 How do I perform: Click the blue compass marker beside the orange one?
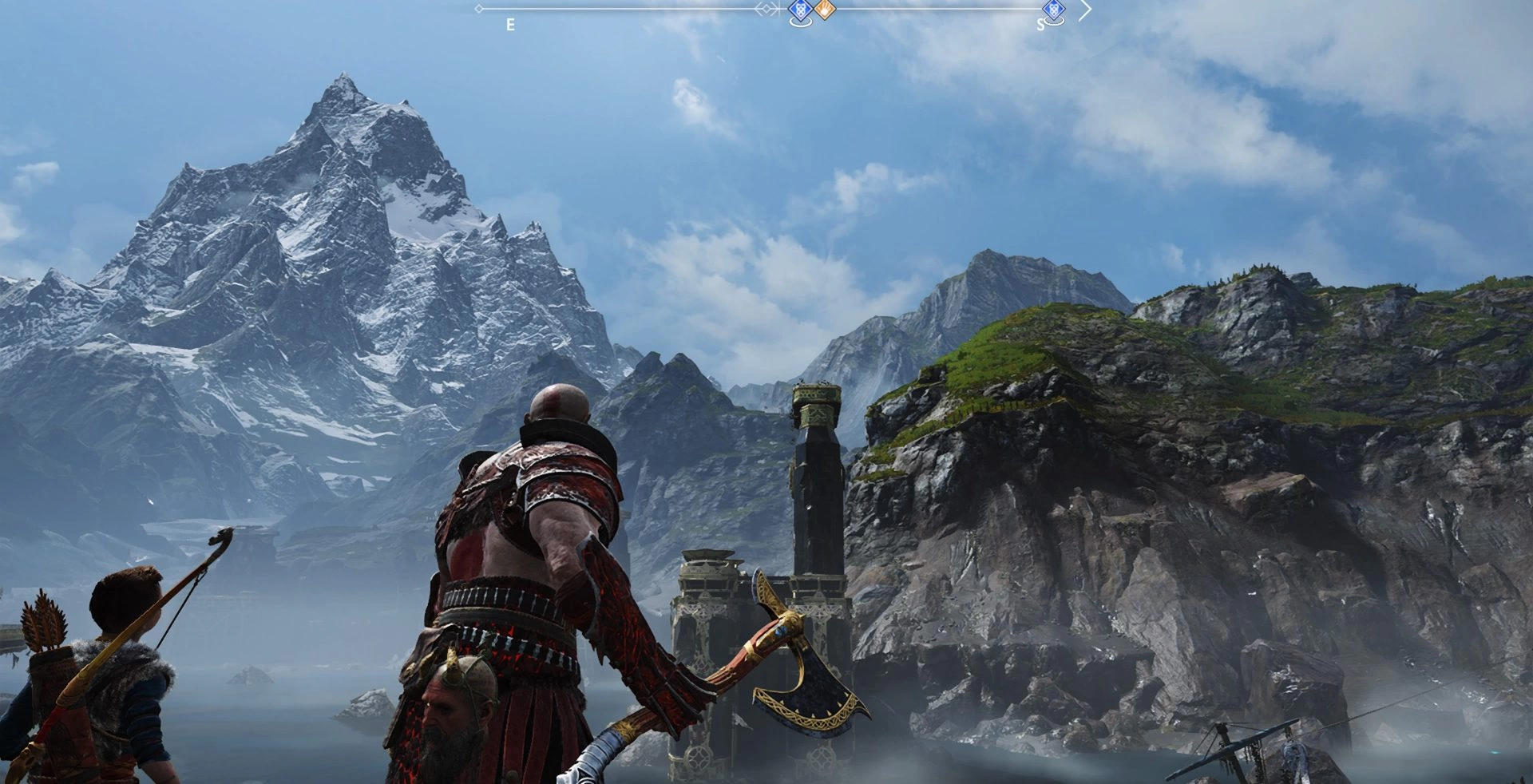[x=800, y=10]
